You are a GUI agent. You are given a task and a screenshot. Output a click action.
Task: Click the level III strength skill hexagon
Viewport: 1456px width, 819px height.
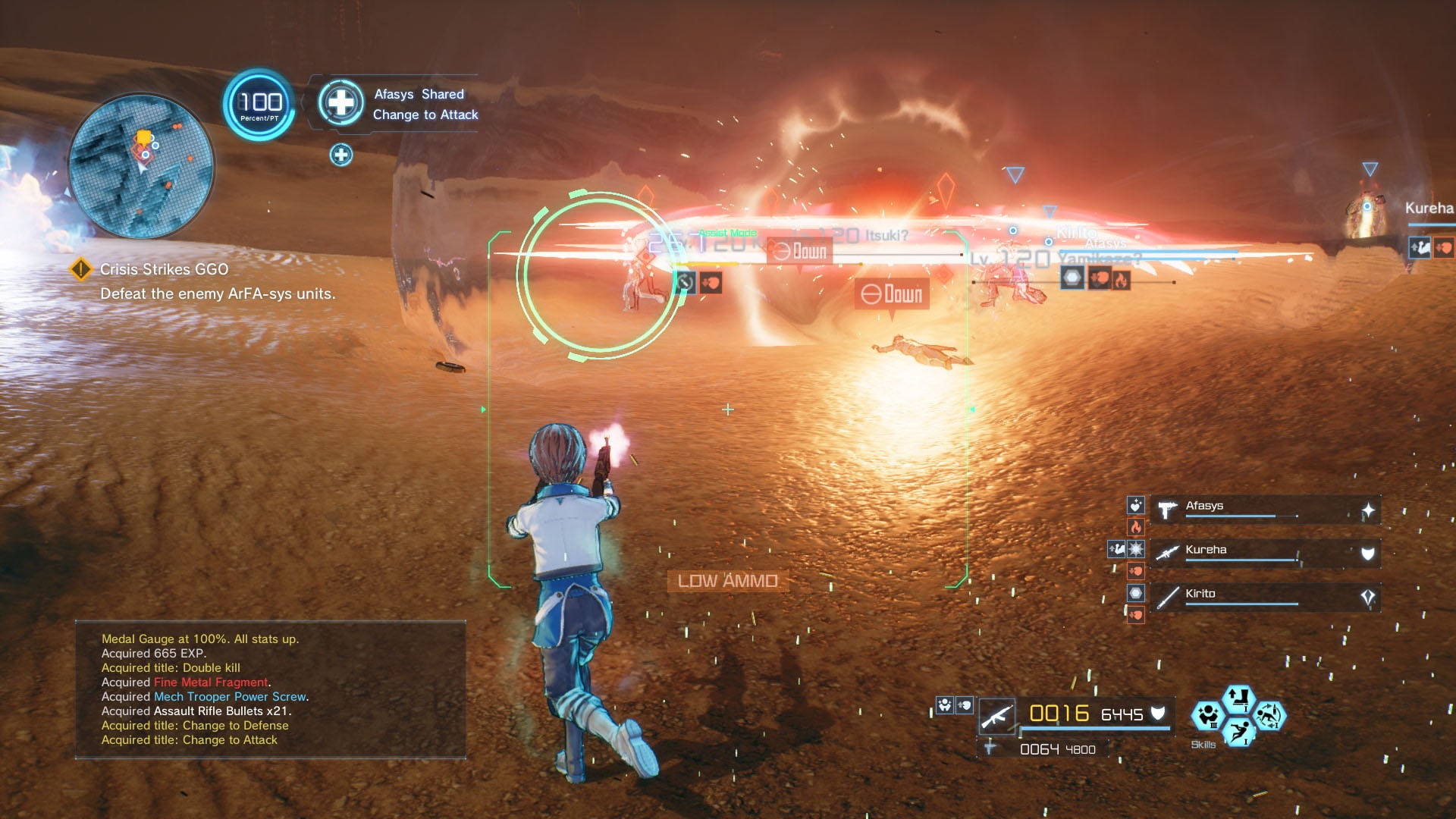pos(1208,717)
